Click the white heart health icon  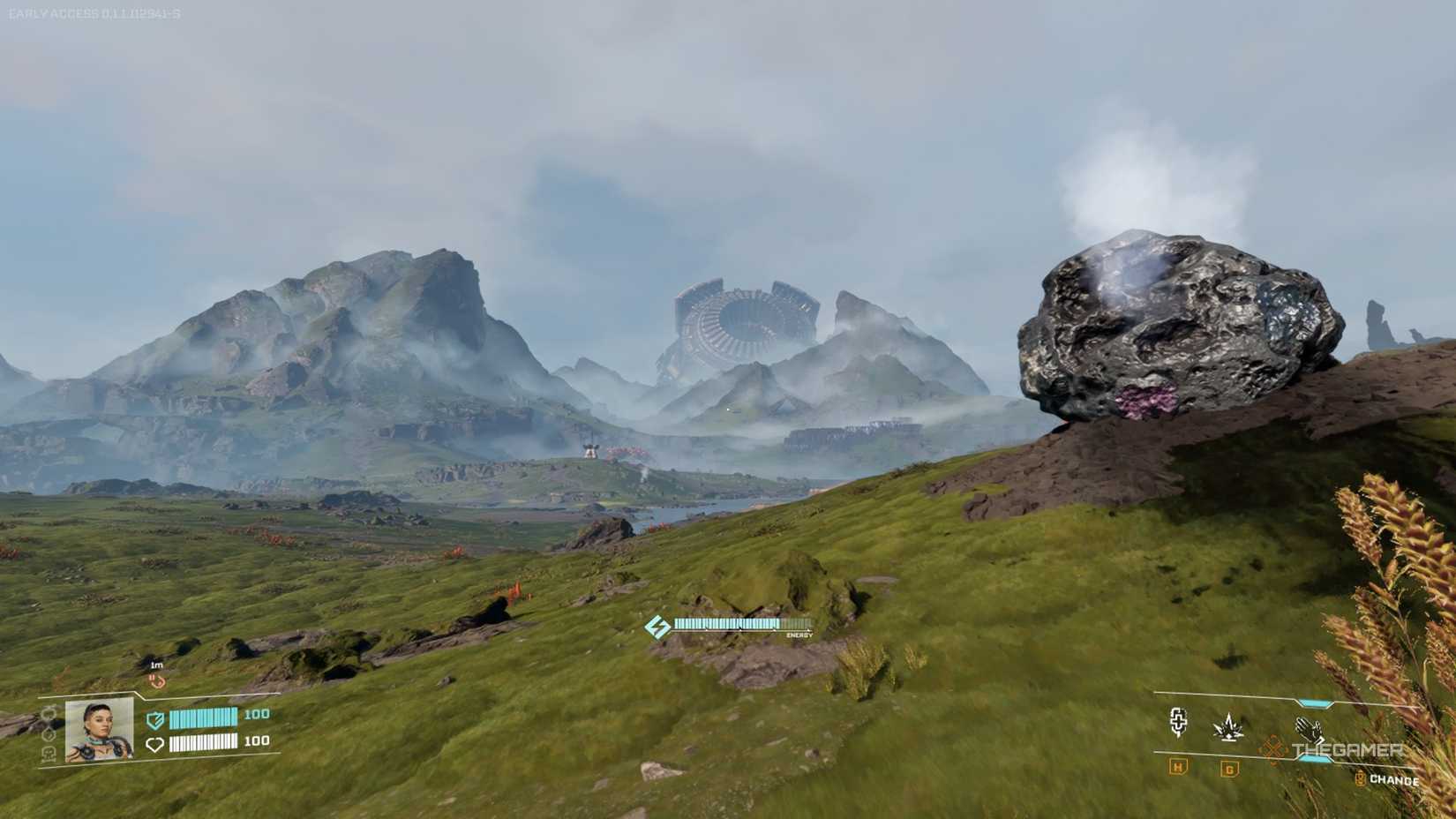pos(155,744)
